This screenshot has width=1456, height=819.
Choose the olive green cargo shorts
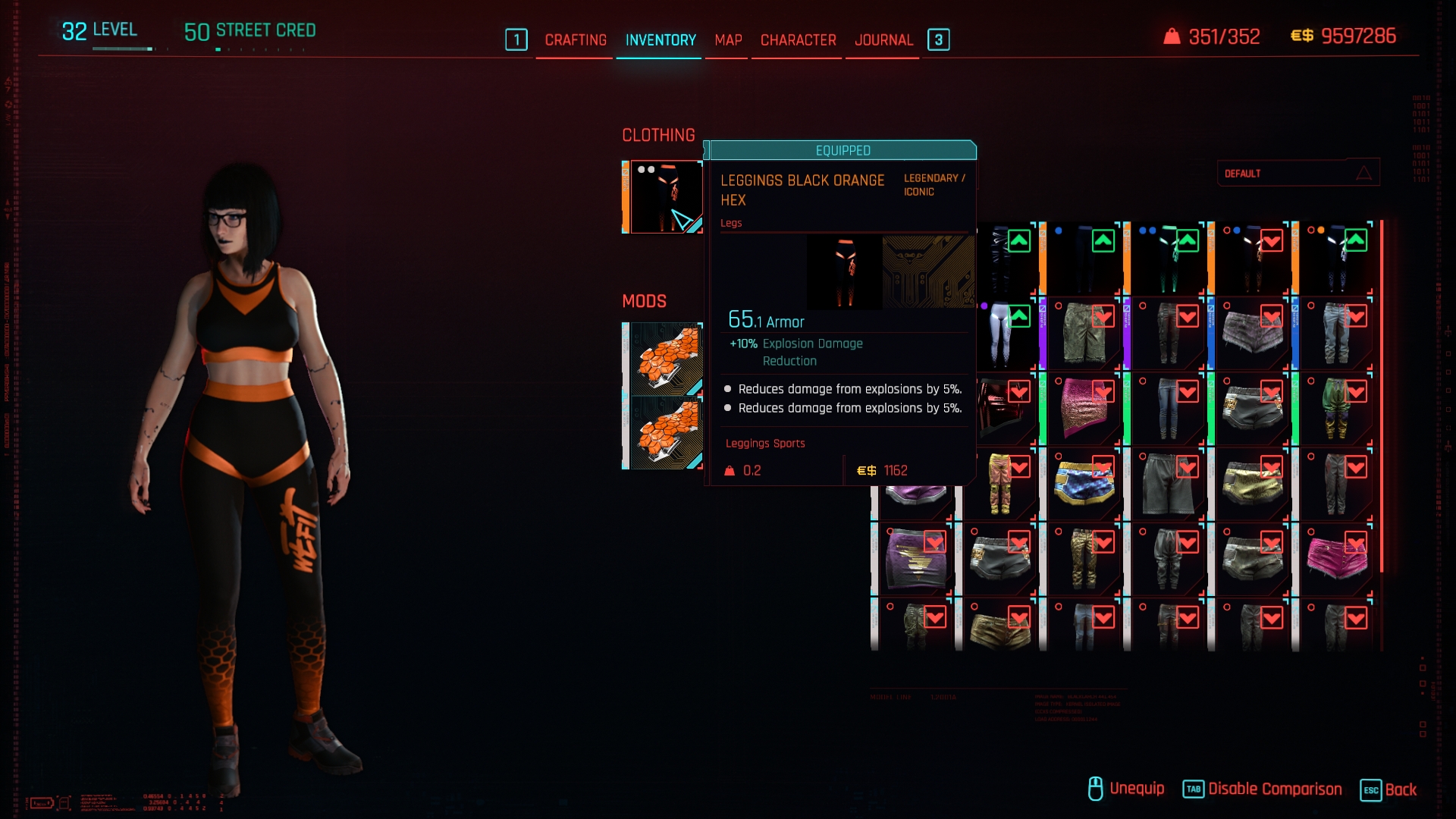coord(1084,334)
